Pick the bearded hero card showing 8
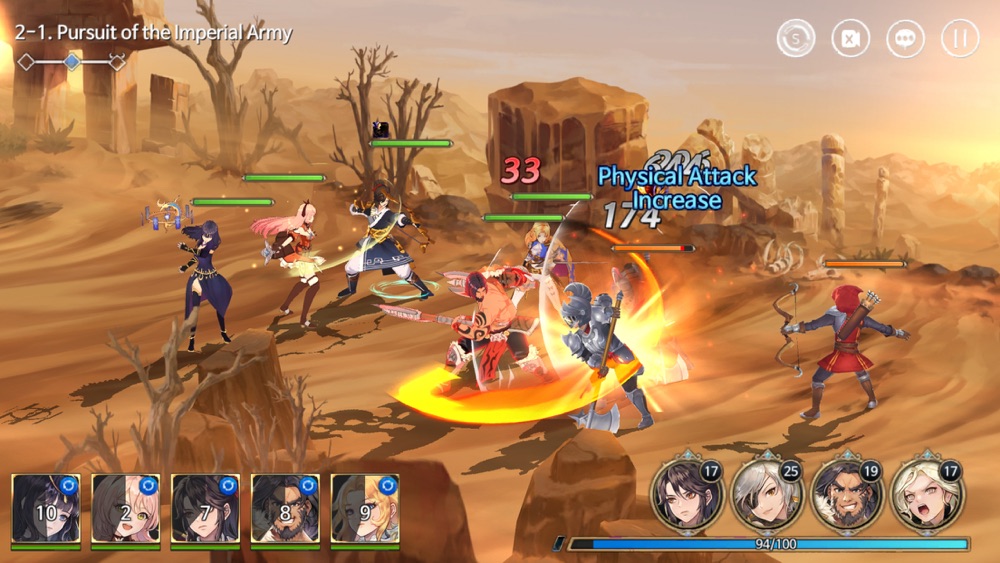Image resolution: width=1000 pixels, height=563 pixels. (285, 509)
